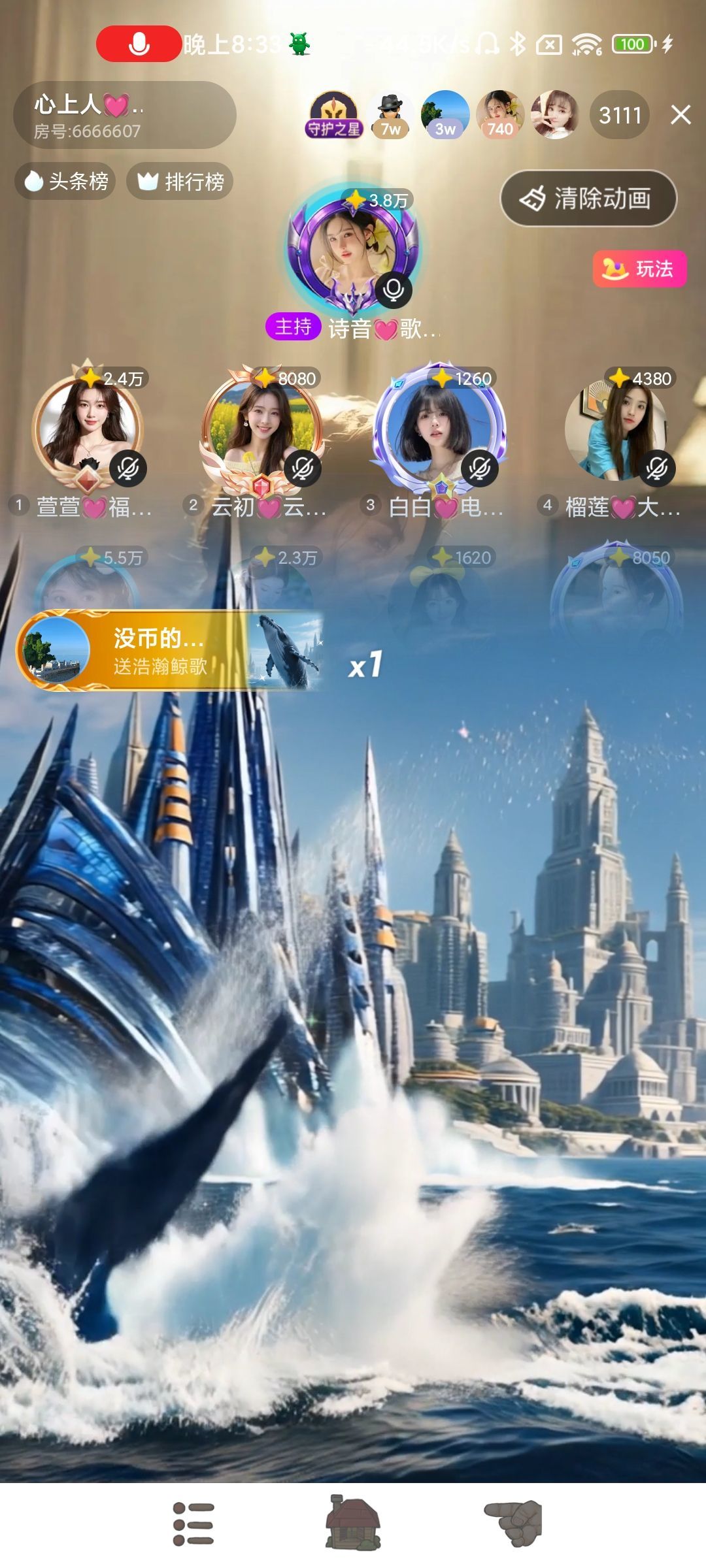Open the 玩法 gameplay button
This screenshot has height=1568, width=706.
(x=639, y=269)
